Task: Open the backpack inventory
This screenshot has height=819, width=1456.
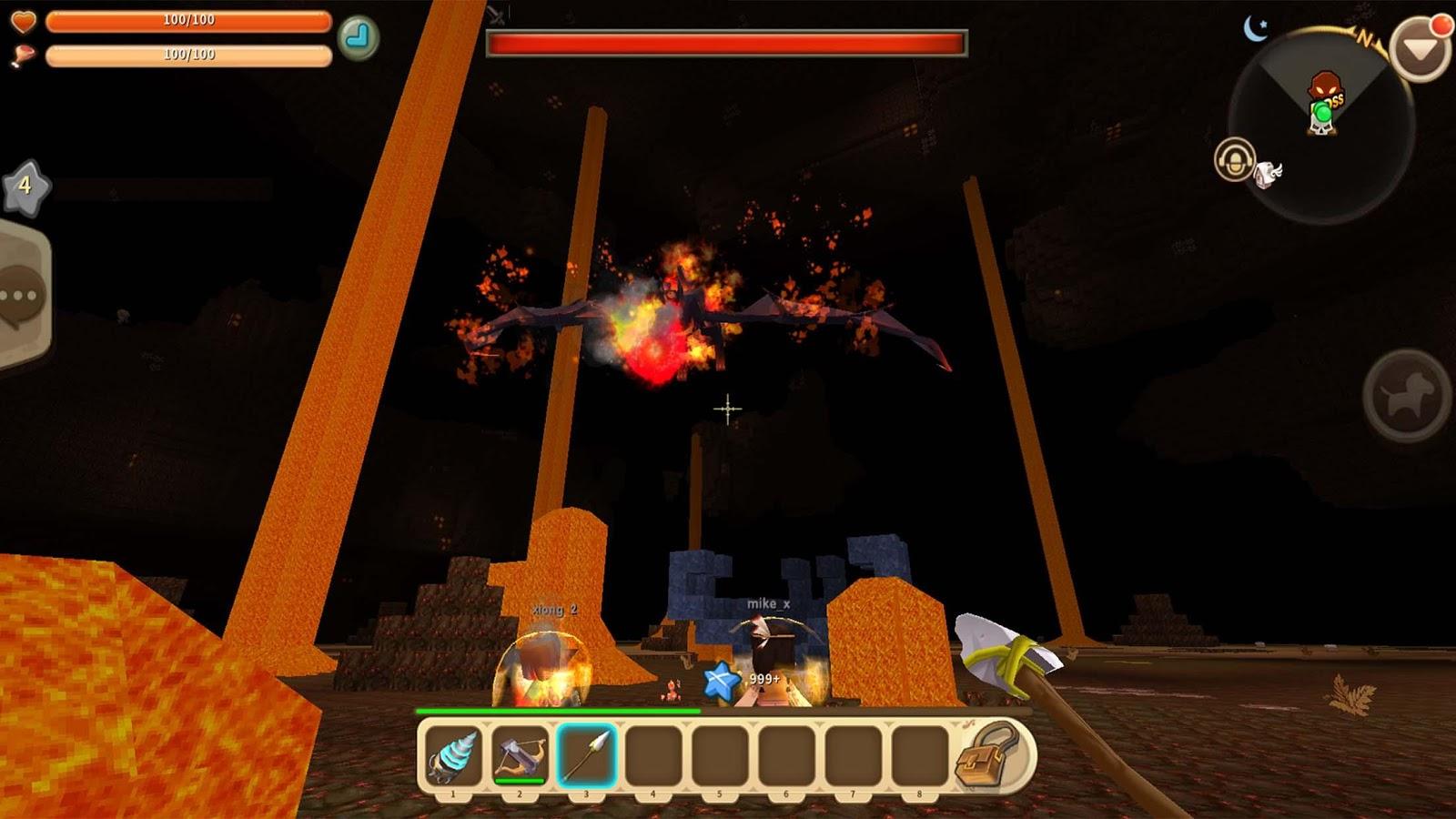Action: point(989,755)
